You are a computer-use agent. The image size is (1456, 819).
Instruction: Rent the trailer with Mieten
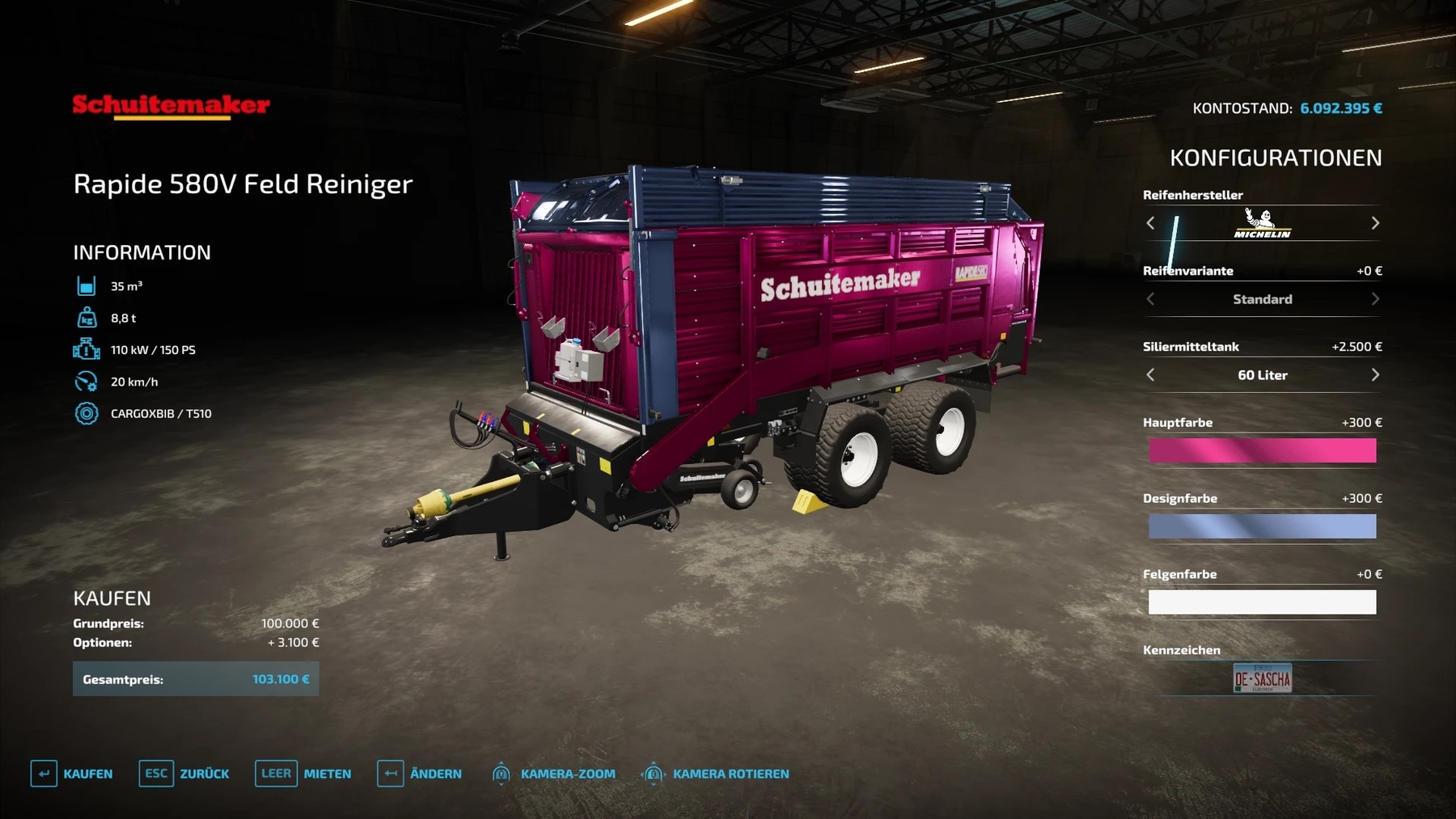[x=303, y=774]
